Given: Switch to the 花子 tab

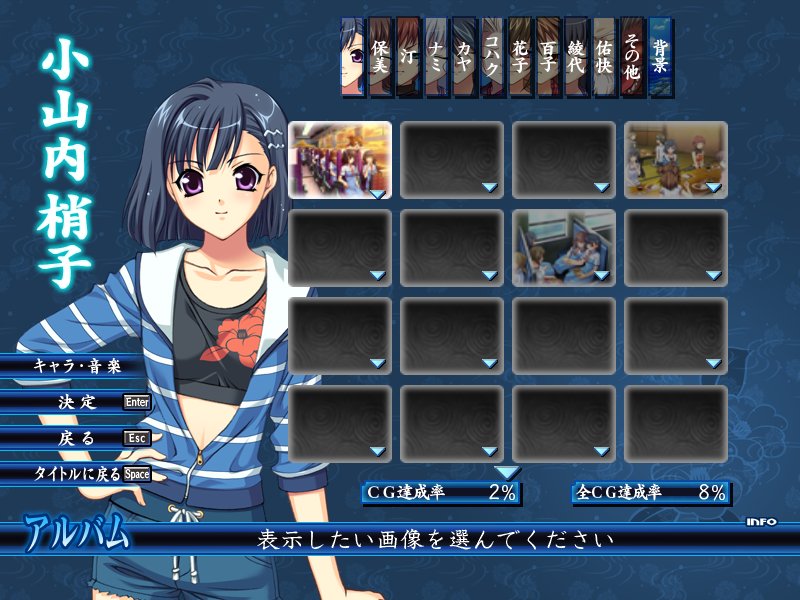Looking at the screenshot, I should click(520, 56).
